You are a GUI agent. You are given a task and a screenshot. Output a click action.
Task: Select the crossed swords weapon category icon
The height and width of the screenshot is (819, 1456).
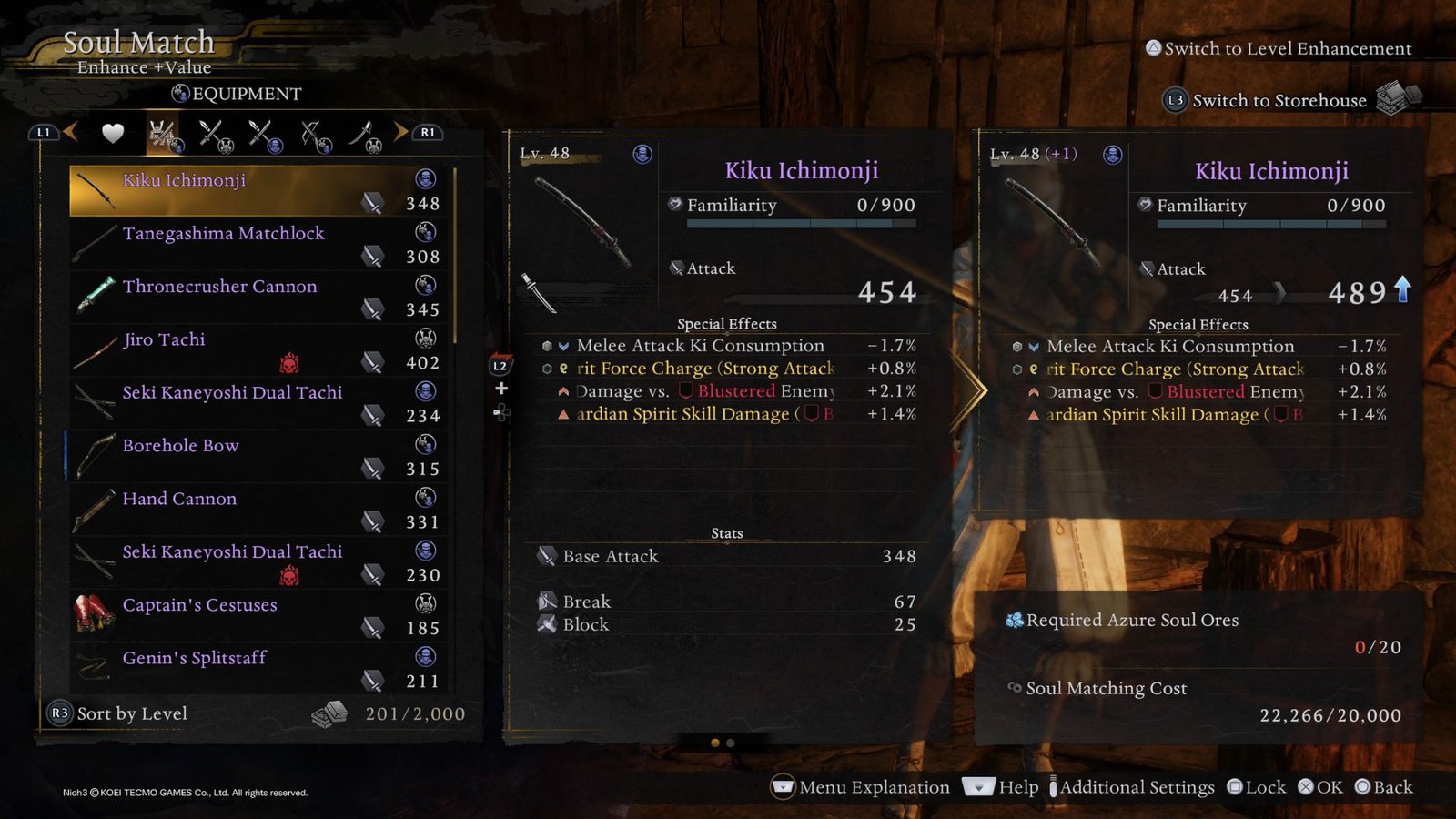coord(212,133)
